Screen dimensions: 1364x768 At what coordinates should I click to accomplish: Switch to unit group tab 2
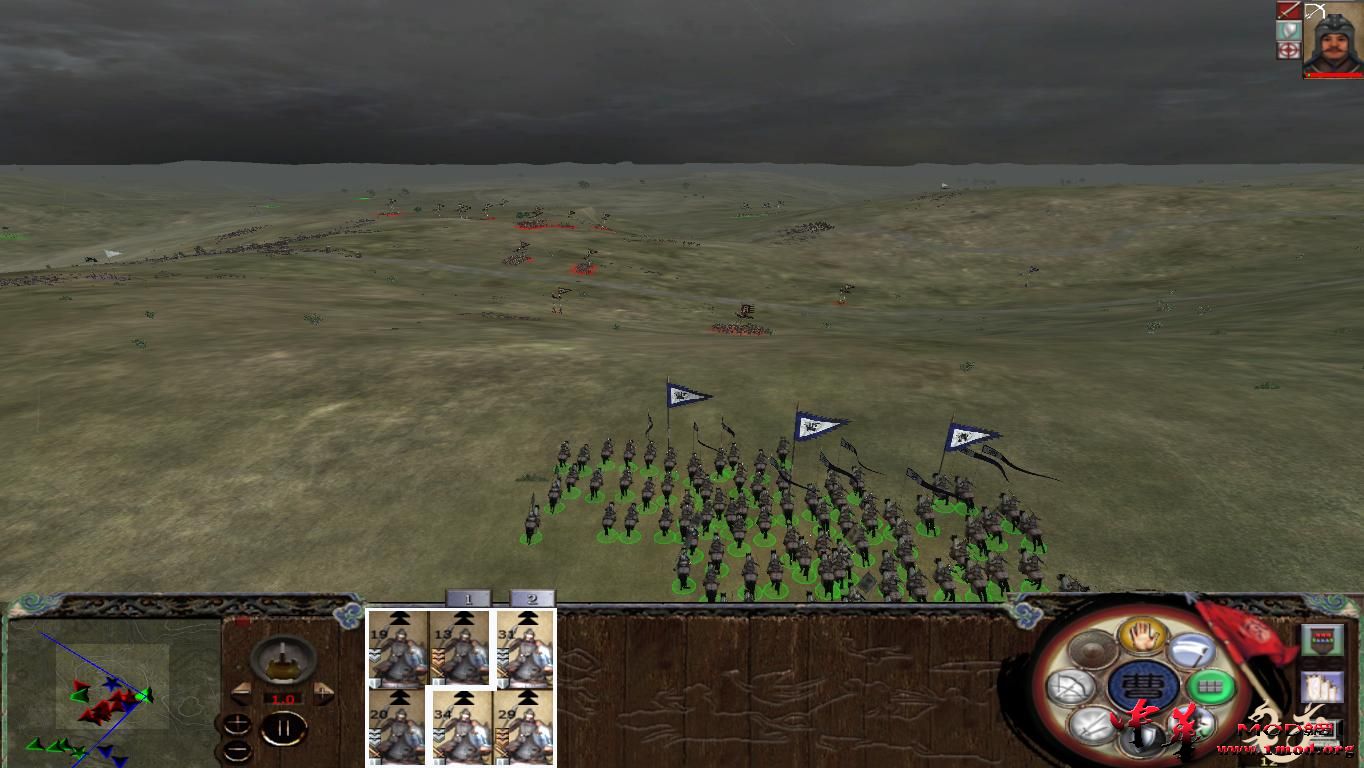[x=531, y=597]
